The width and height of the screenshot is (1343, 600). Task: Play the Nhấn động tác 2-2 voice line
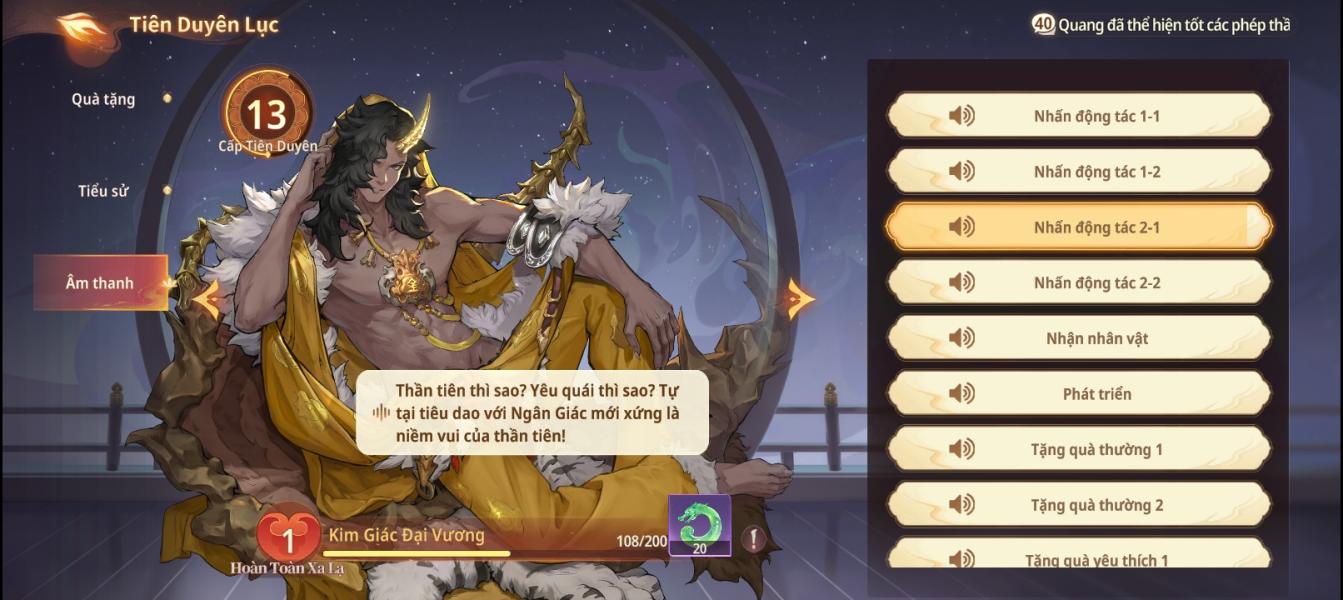tap(1078, 283)
